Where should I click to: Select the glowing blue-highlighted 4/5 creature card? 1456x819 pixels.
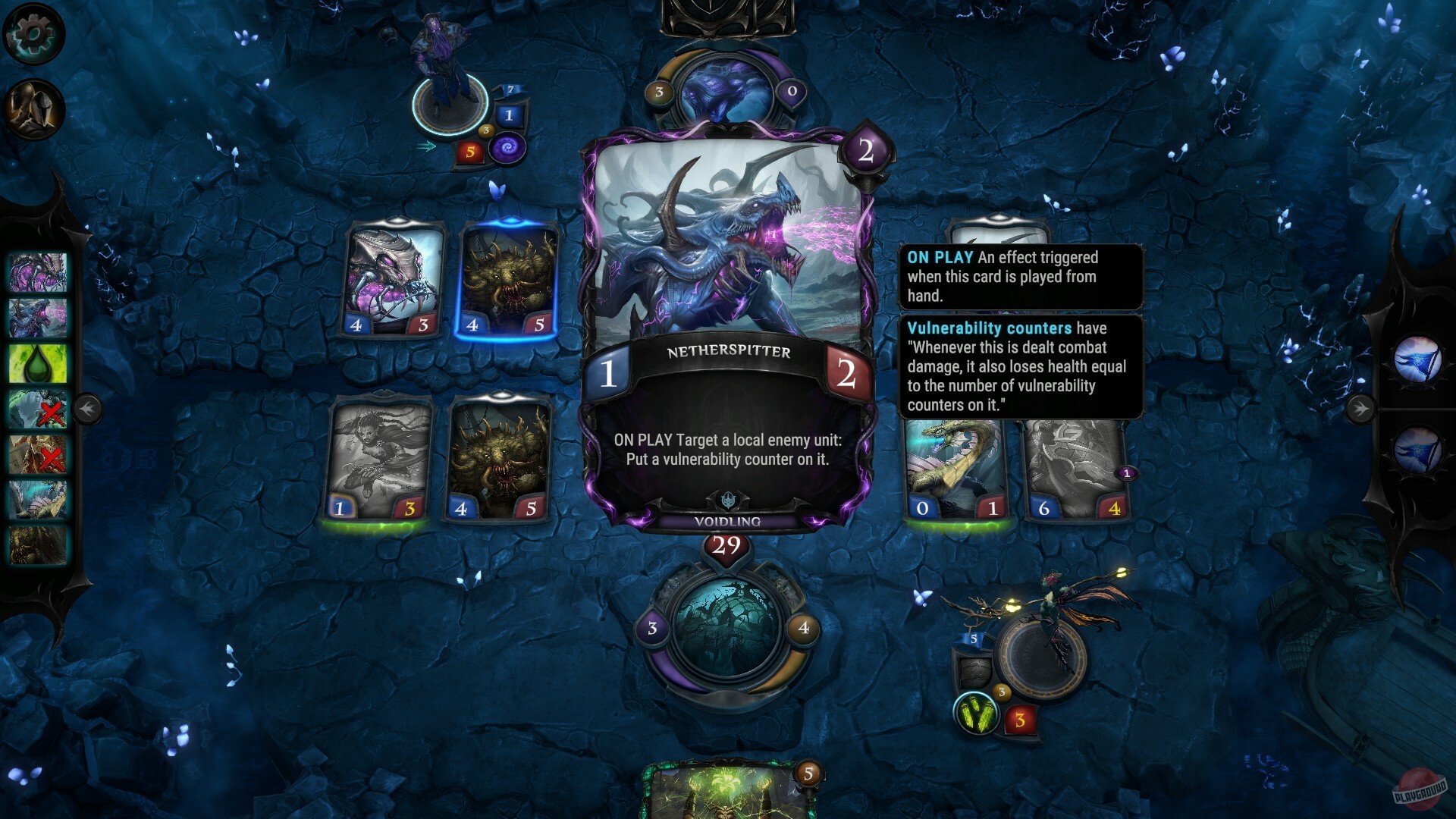pos(507,281)
